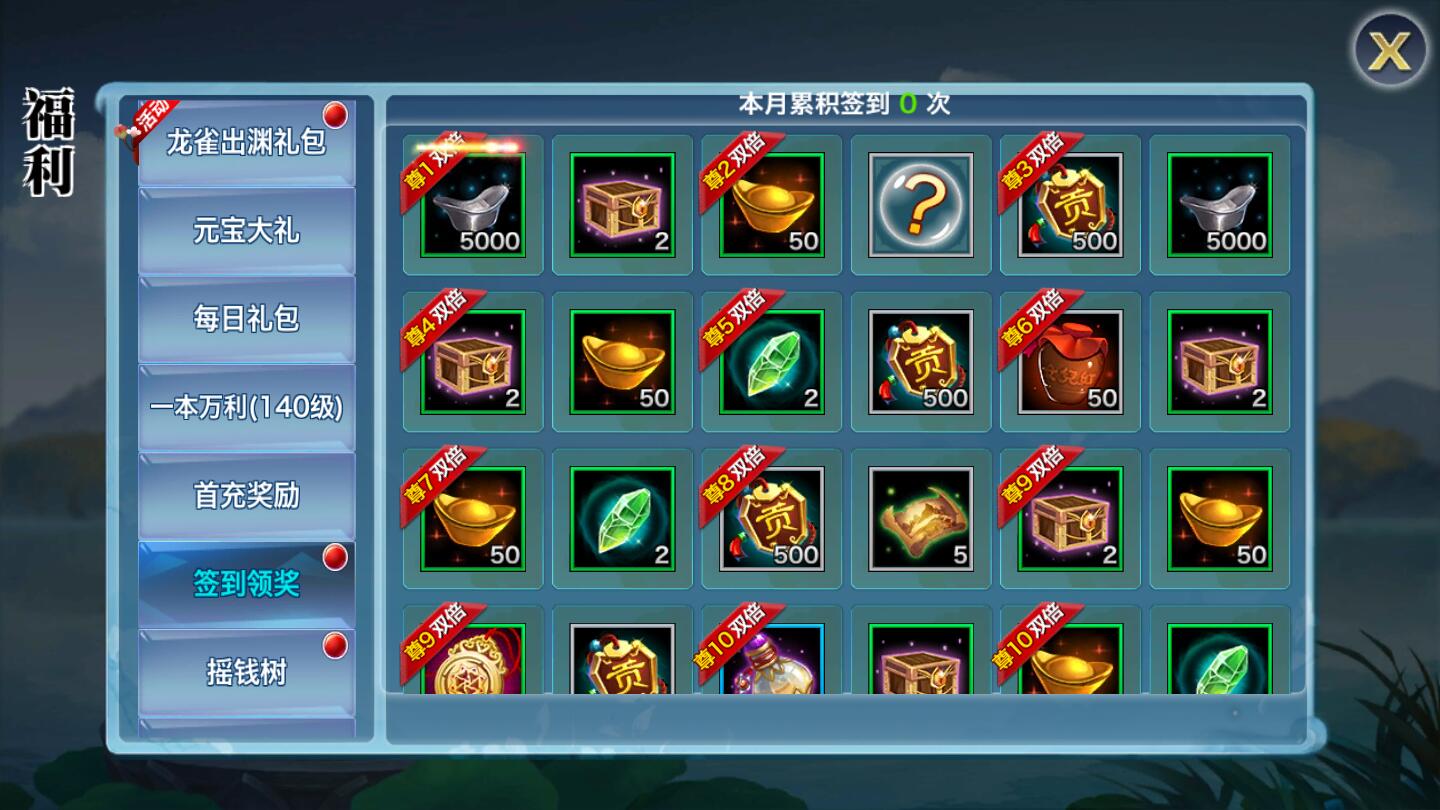Open the 一本万利(140级) tab
Viewport: 1440px width, 810px height.
(x=246, y=407)
